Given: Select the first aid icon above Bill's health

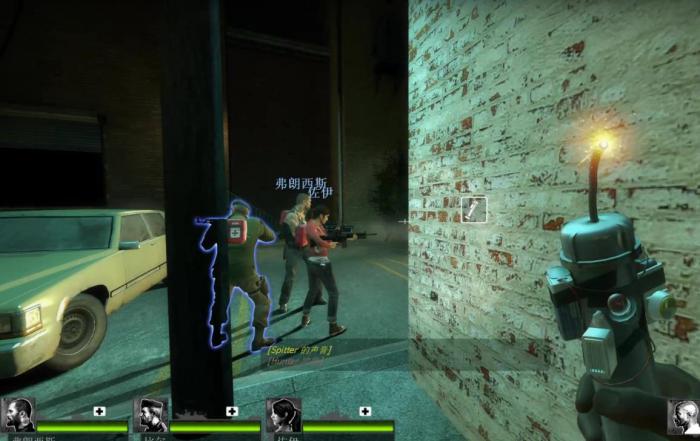Looking at the screenshot, I should click(x=232, y=411).
